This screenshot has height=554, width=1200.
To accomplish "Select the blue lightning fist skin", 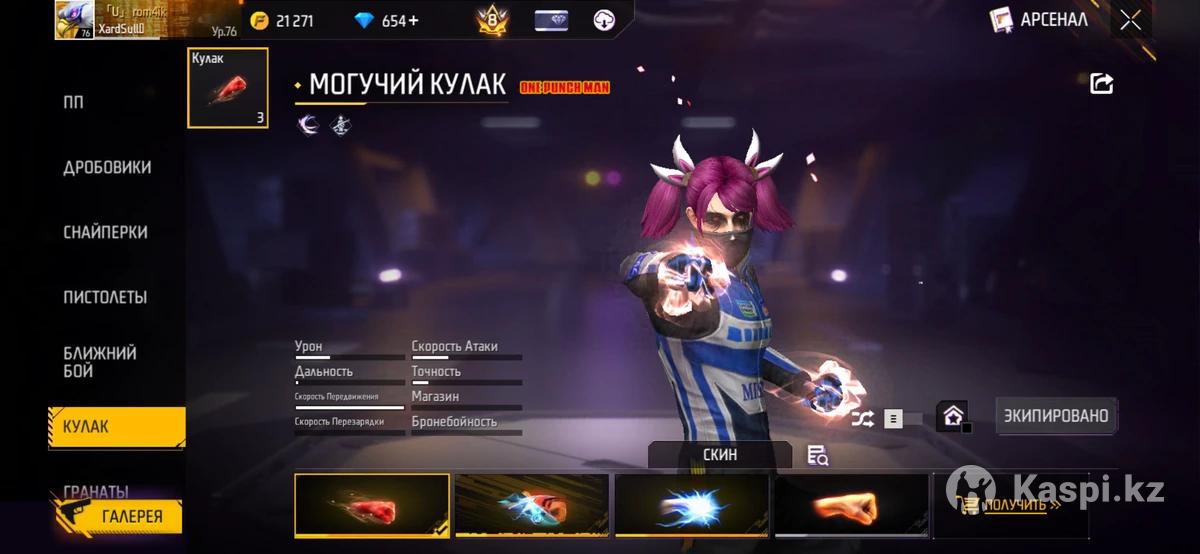I will [692, 506].
